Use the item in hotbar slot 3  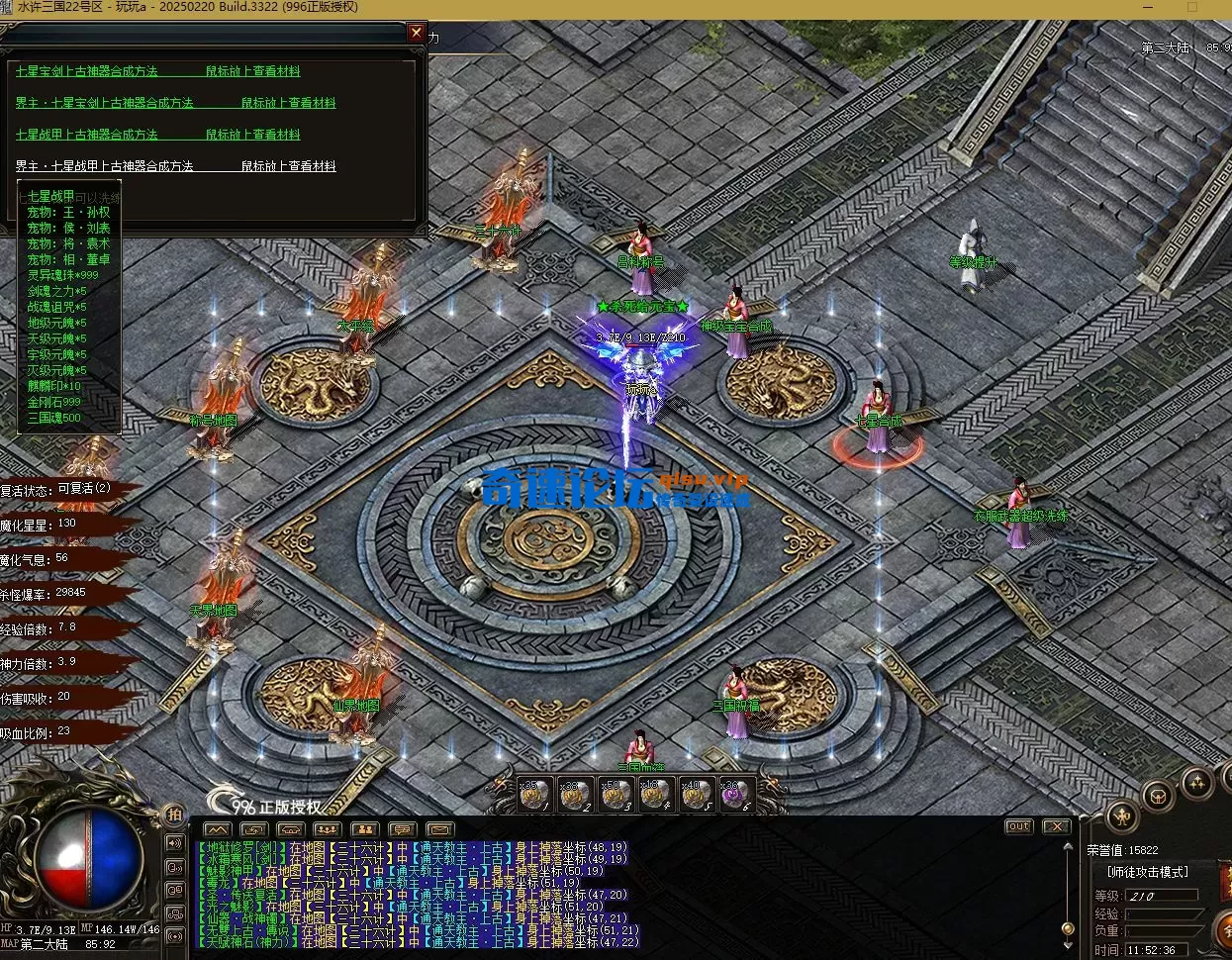pyautogui.click(x=616, y=794)
